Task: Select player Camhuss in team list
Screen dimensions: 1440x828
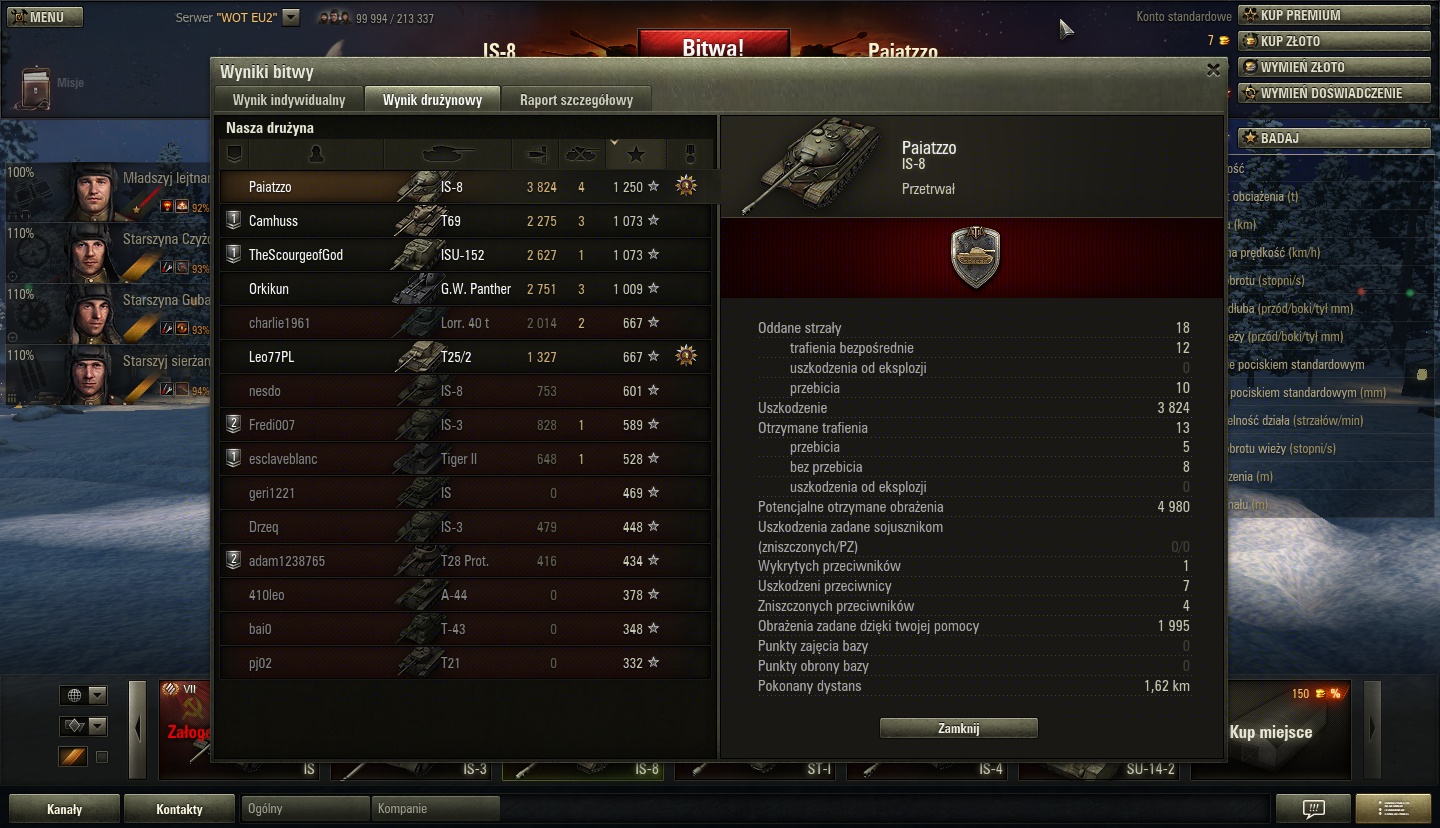Action: tap(273, 221)
